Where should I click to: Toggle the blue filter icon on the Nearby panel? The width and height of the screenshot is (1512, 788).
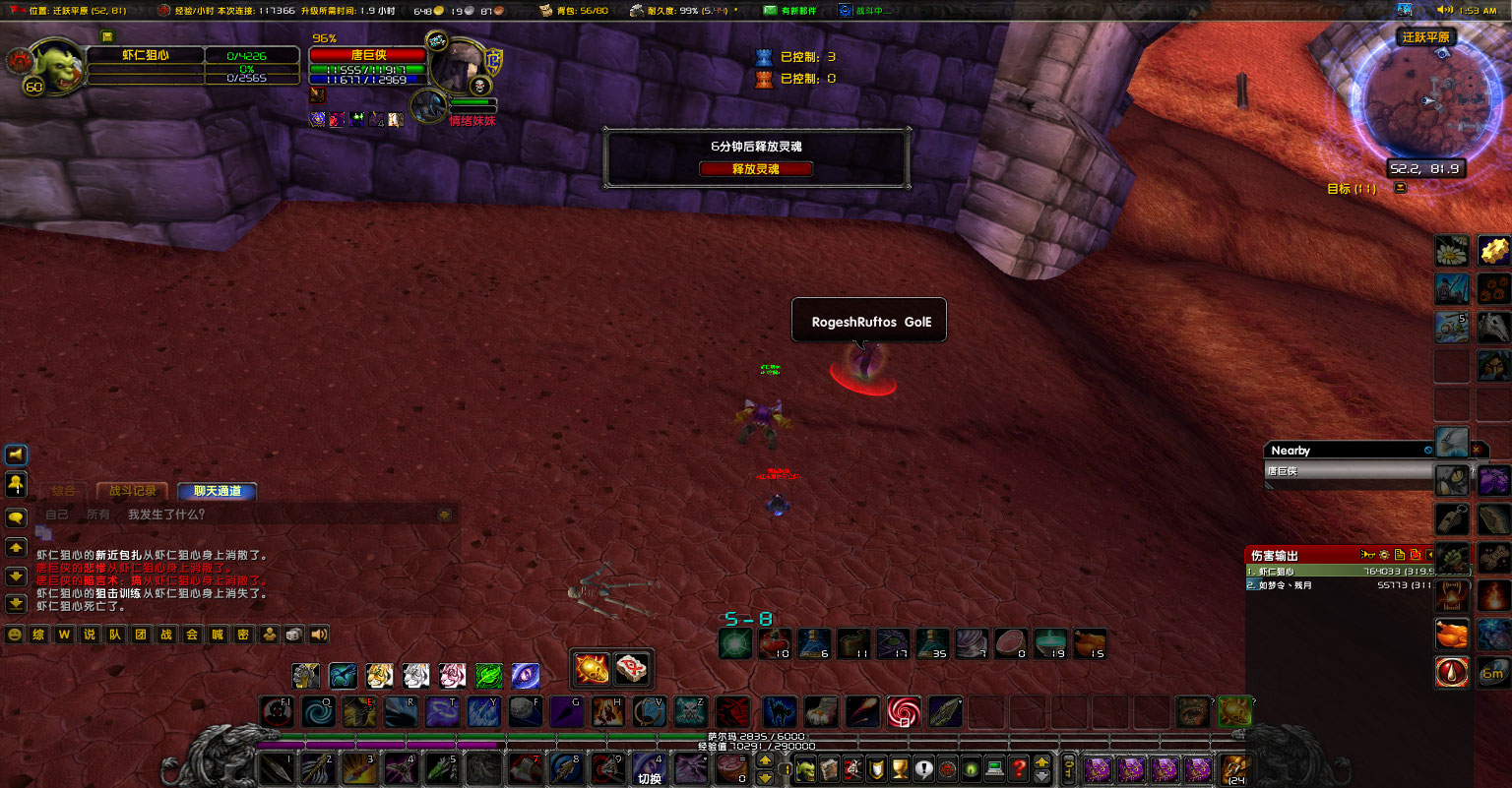[1429, 450]
